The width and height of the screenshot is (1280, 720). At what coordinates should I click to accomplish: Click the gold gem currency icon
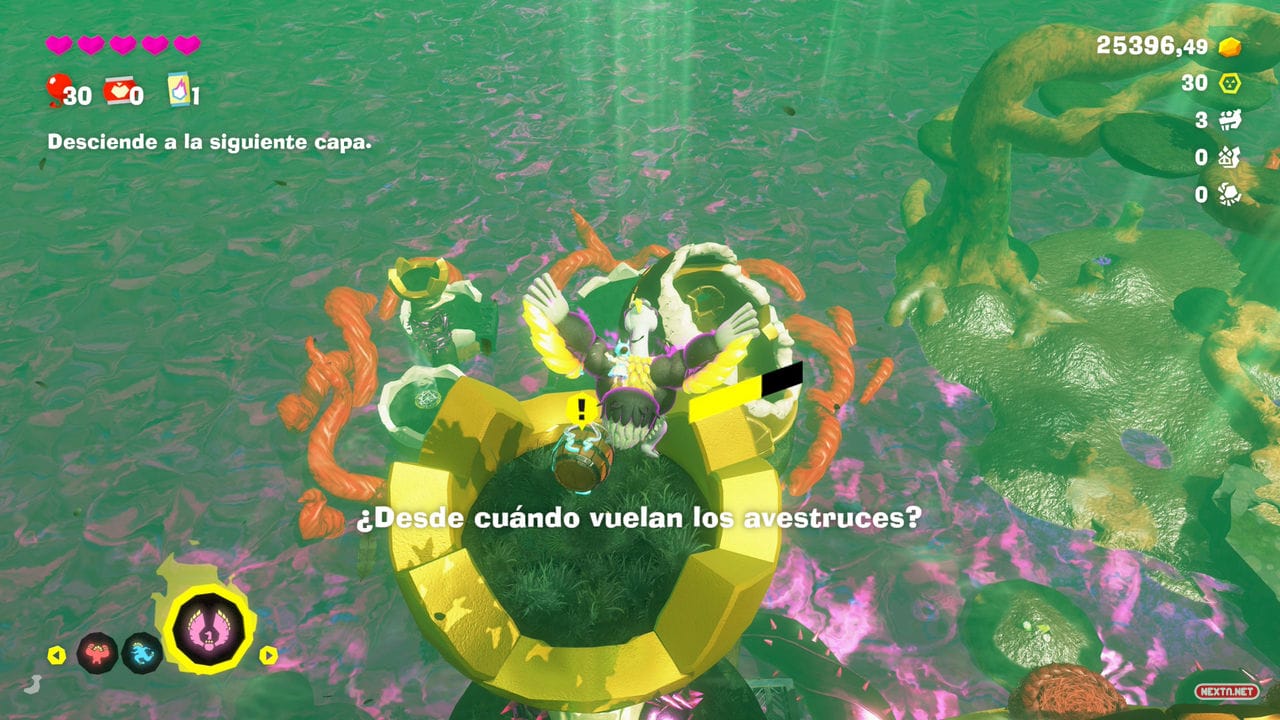click(x=1229, y=48)
